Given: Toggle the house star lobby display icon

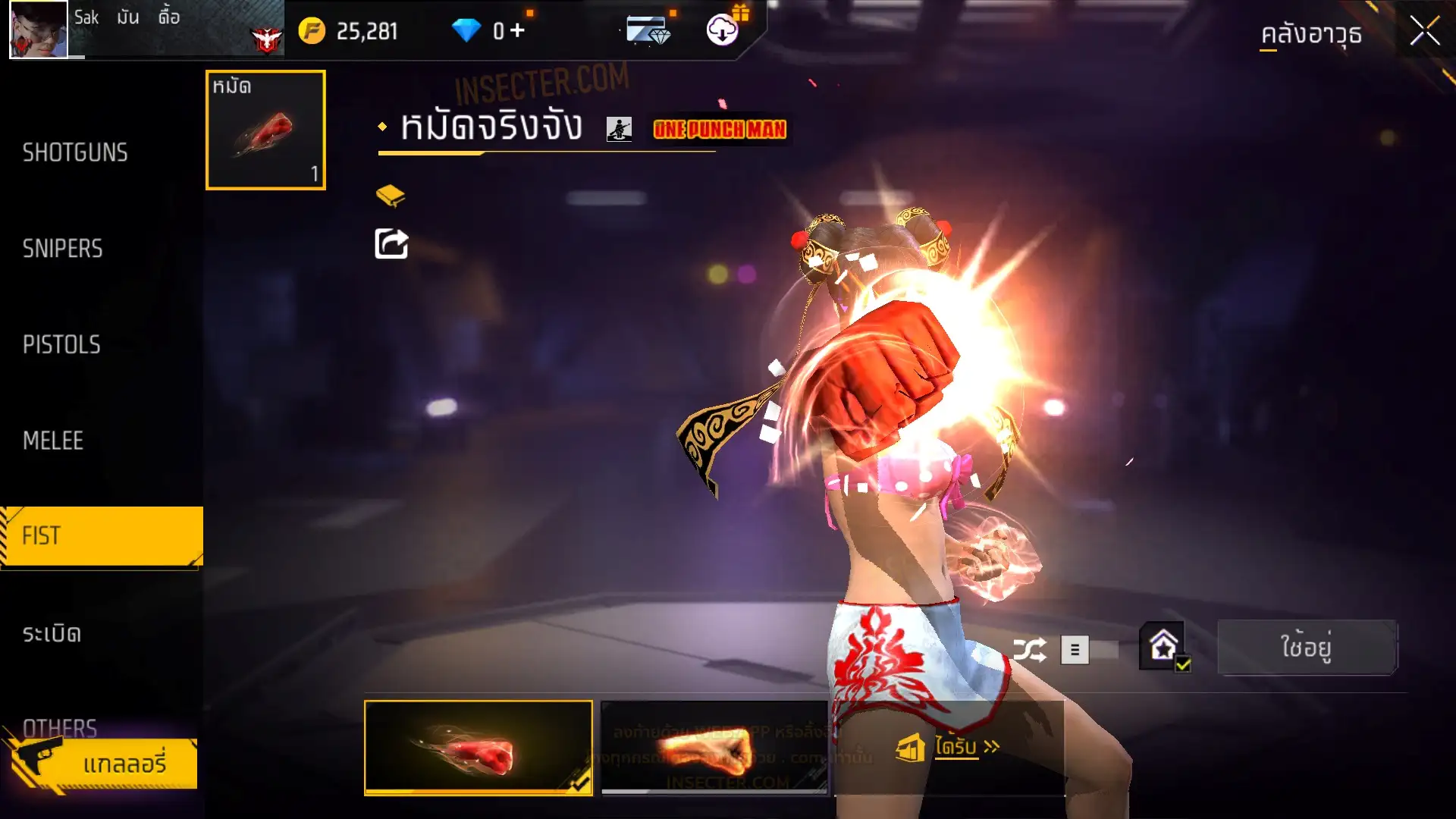Looking at the screenshot, I should [1163, 647].
